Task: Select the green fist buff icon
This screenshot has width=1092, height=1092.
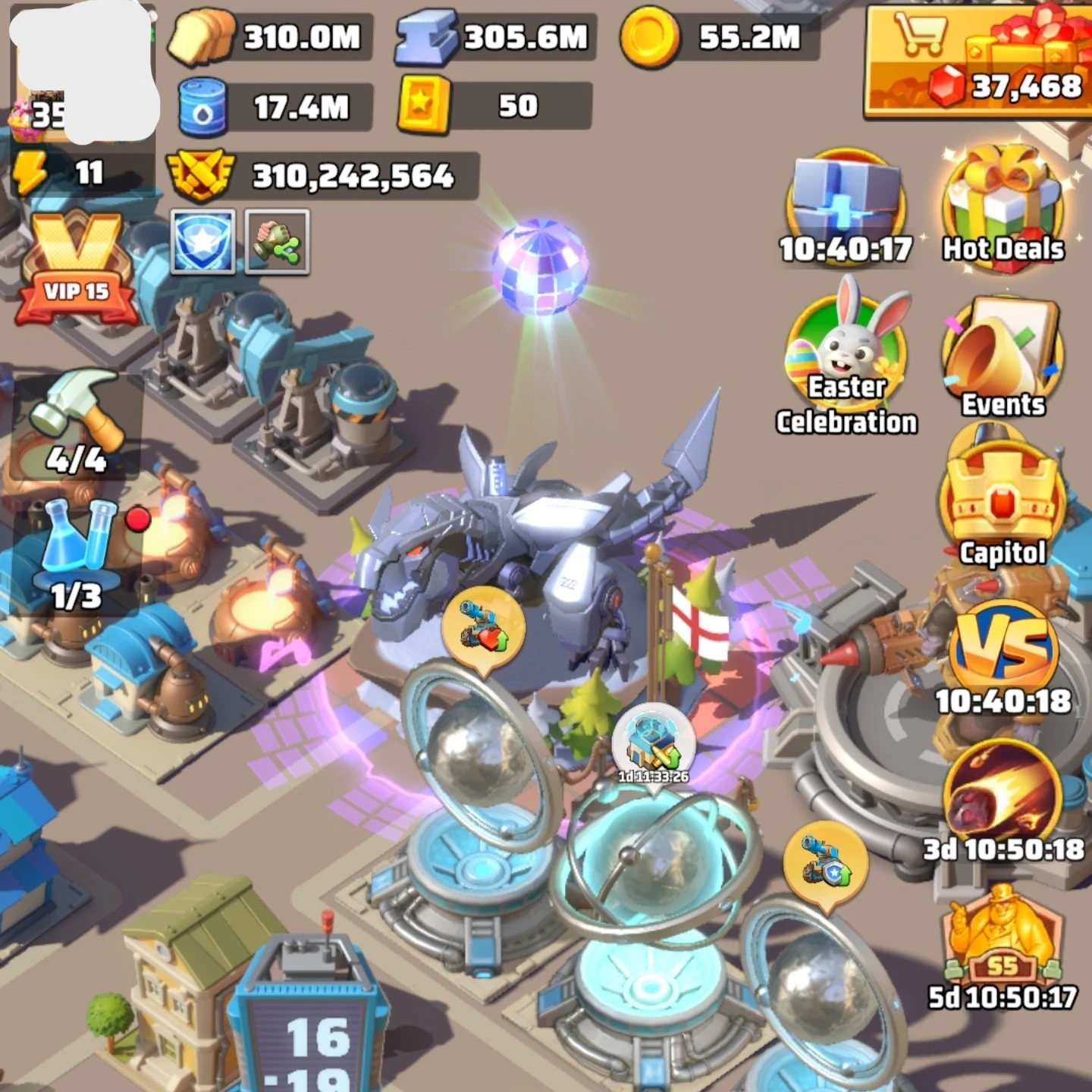Action: [277, 242]
